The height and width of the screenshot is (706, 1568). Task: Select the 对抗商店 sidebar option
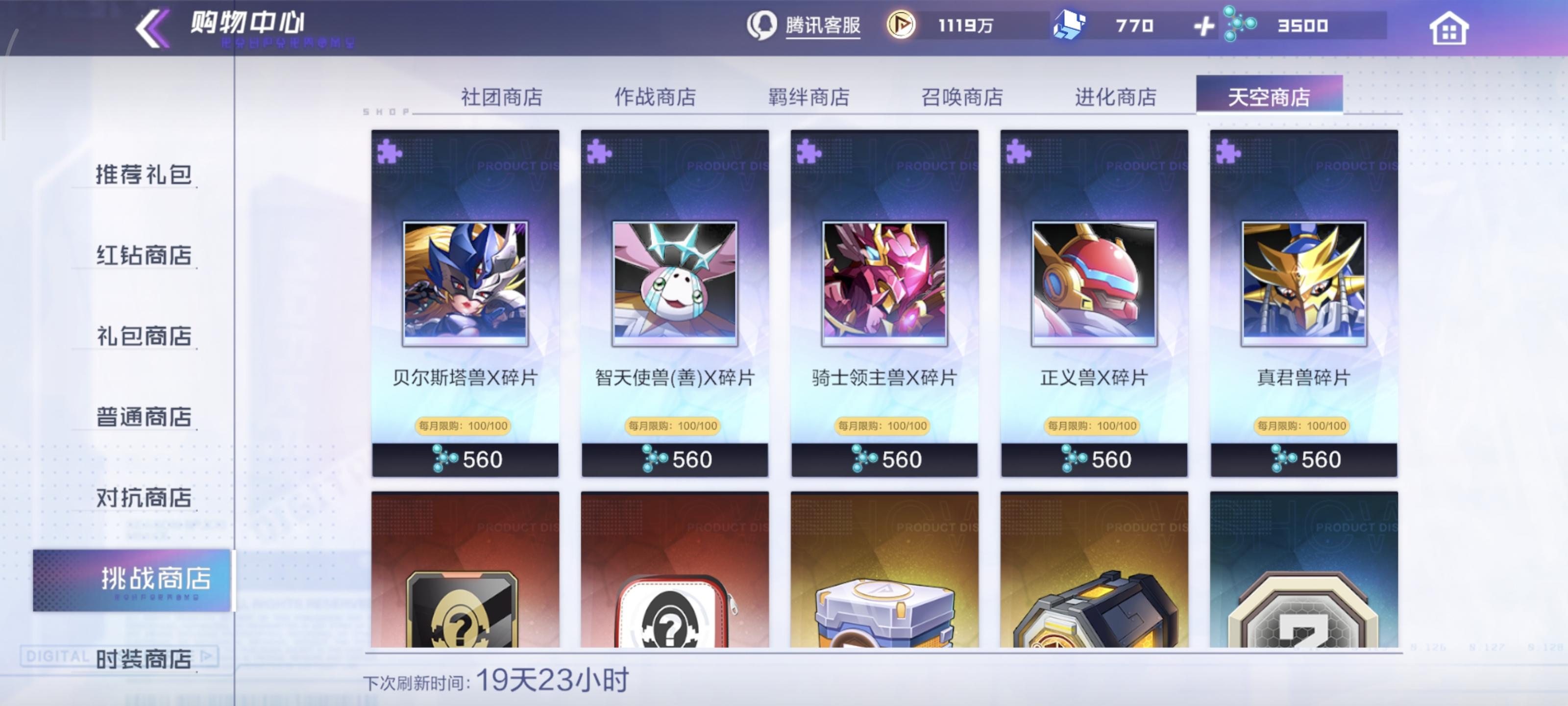tap(143, 498)
